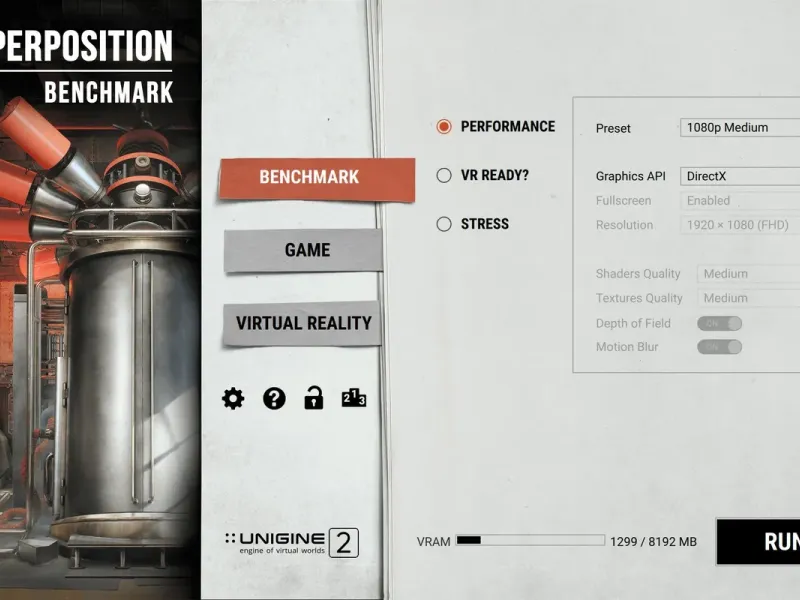This screenshot has height=600, width=800.
Task: Open help via the question mark icon
Action: pos(274,399)
